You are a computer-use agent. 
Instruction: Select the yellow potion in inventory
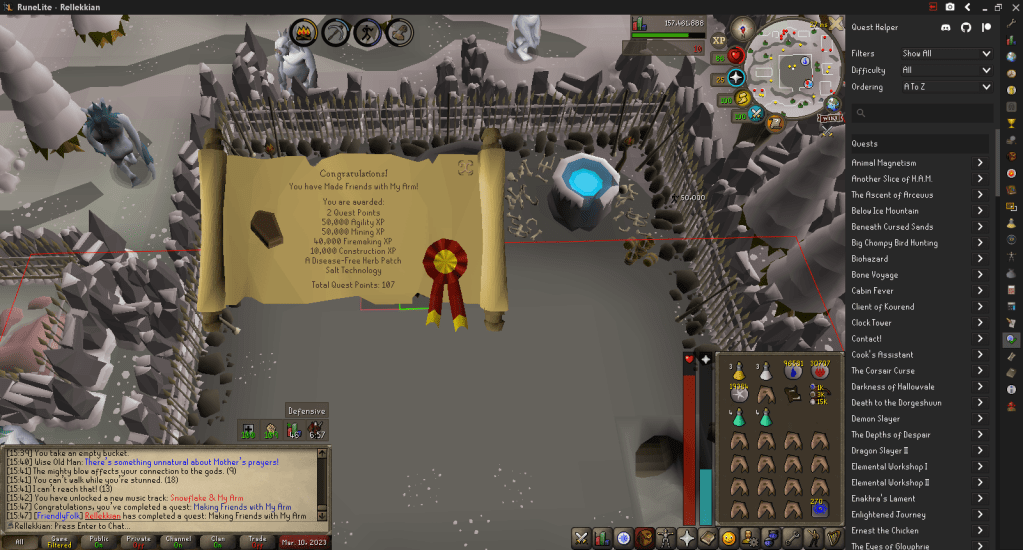[x=740, y=371]
